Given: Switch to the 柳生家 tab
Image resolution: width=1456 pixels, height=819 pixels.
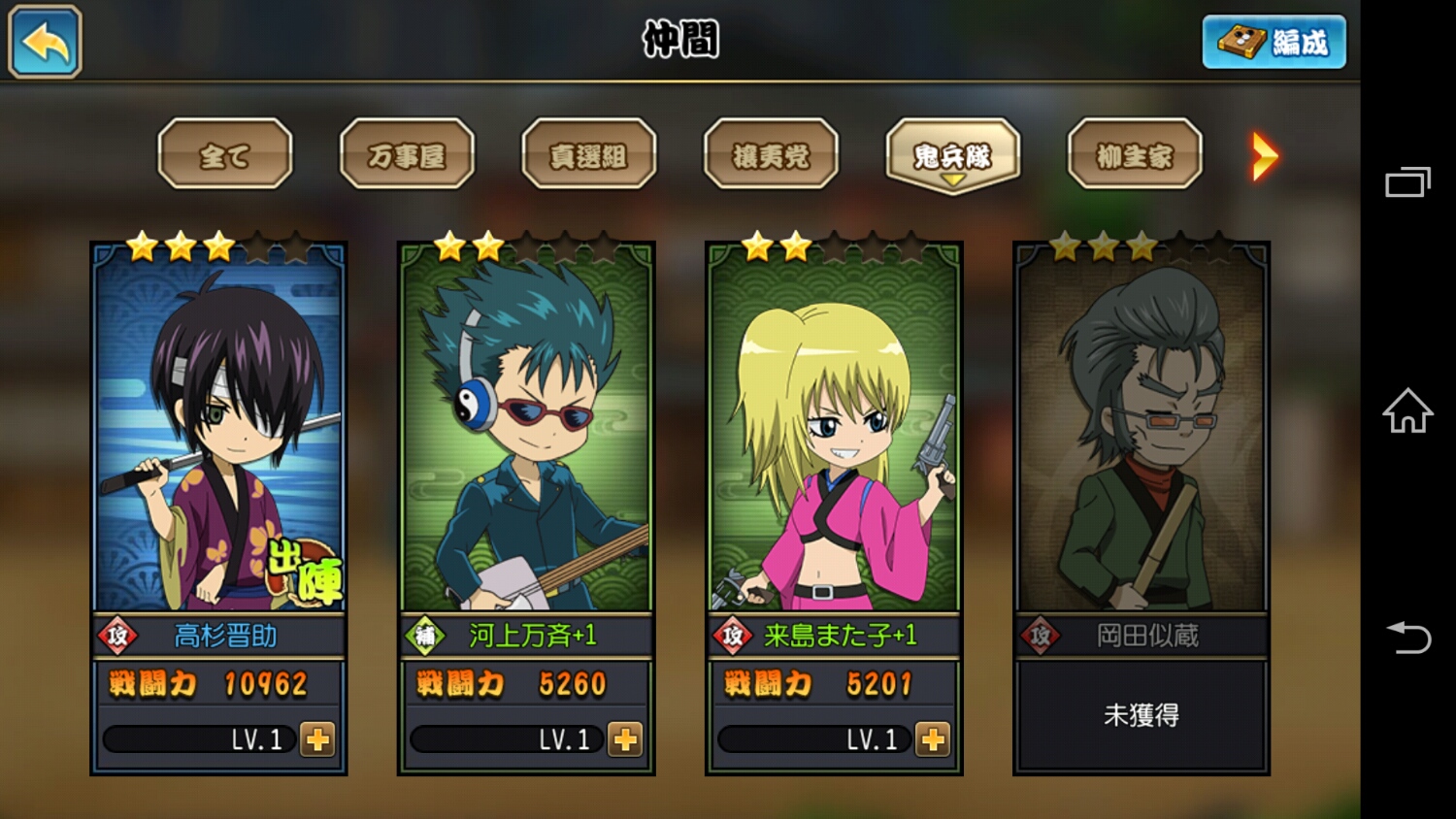Looking at the screenshot, I should [x=1135, y=154].
